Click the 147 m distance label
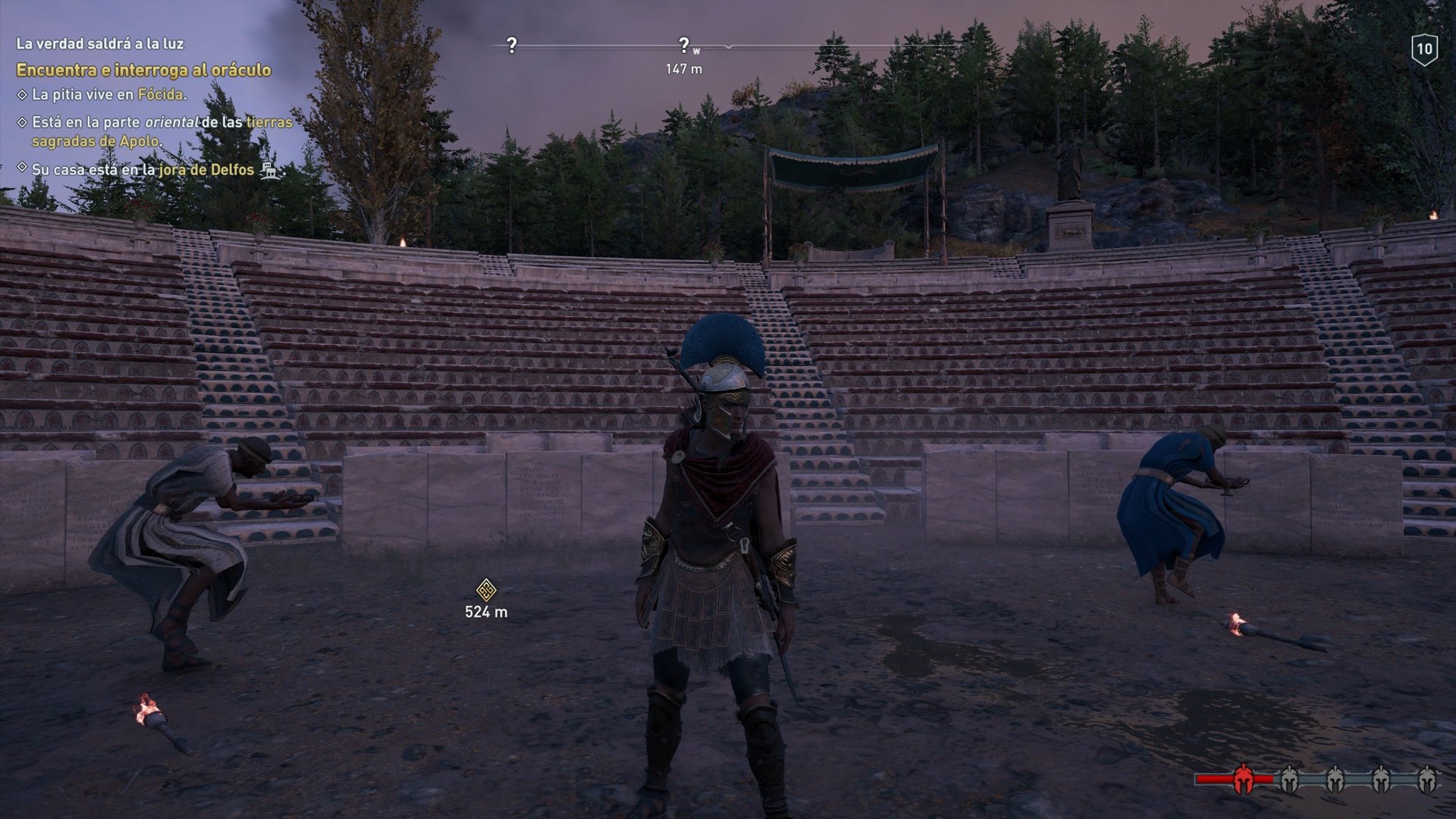 coord(685,67)
